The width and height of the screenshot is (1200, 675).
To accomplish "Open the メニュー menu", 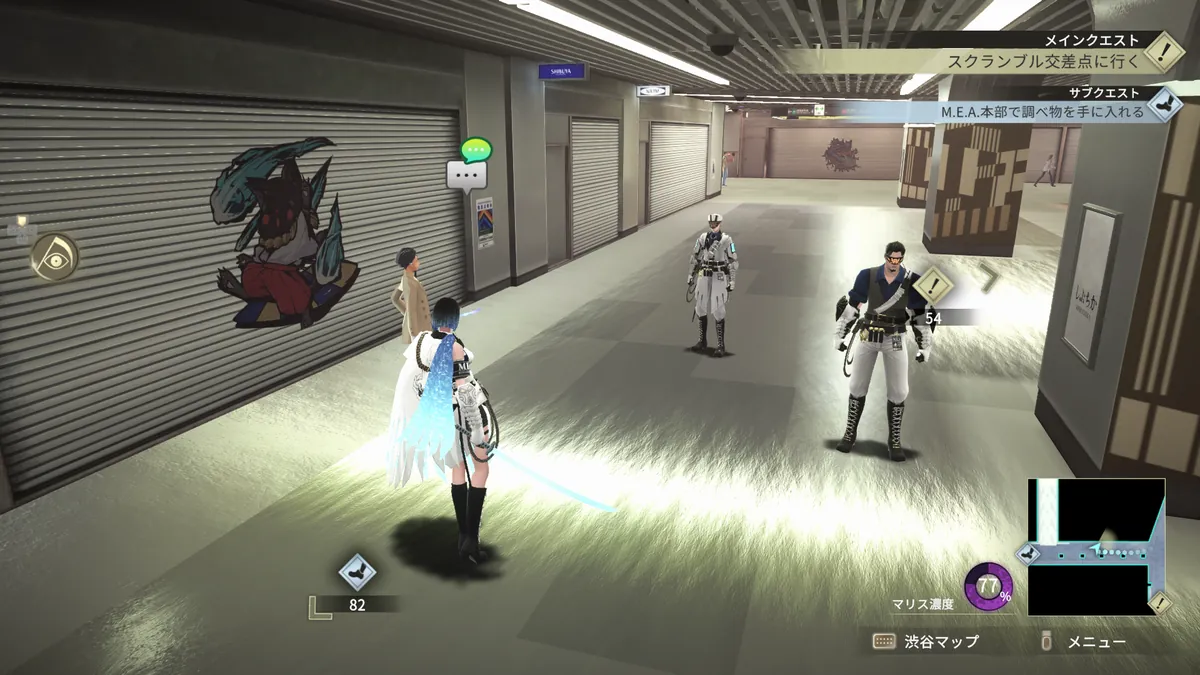I will pos(1085,641).
